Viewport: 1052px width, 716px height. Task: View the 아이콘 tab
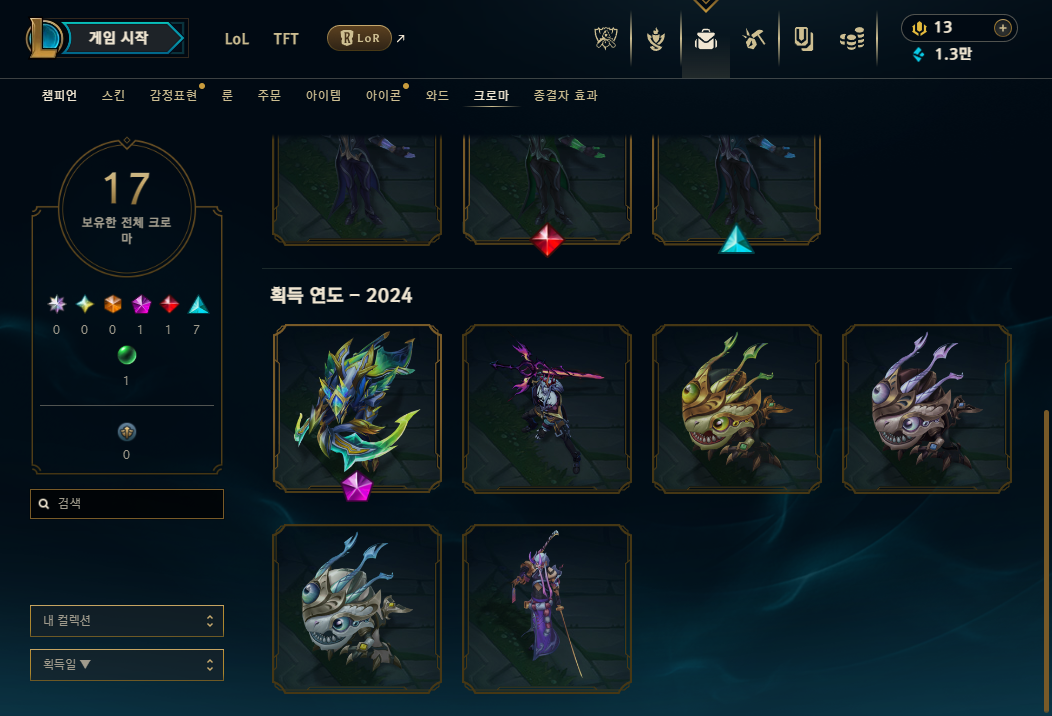(383, 96)
